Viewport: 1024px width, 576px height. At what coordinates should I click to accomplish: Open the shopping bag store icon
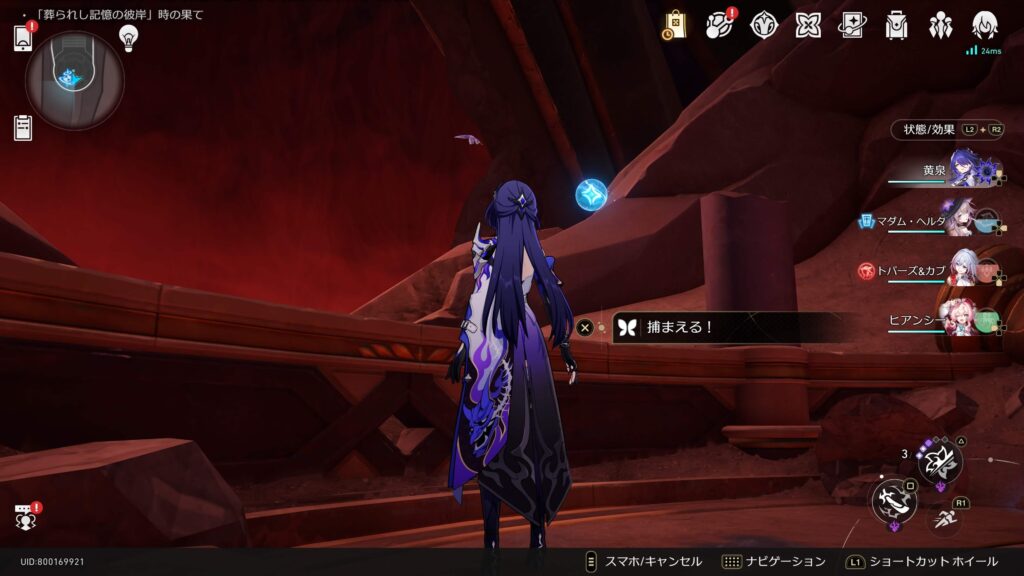pos(675,25)
